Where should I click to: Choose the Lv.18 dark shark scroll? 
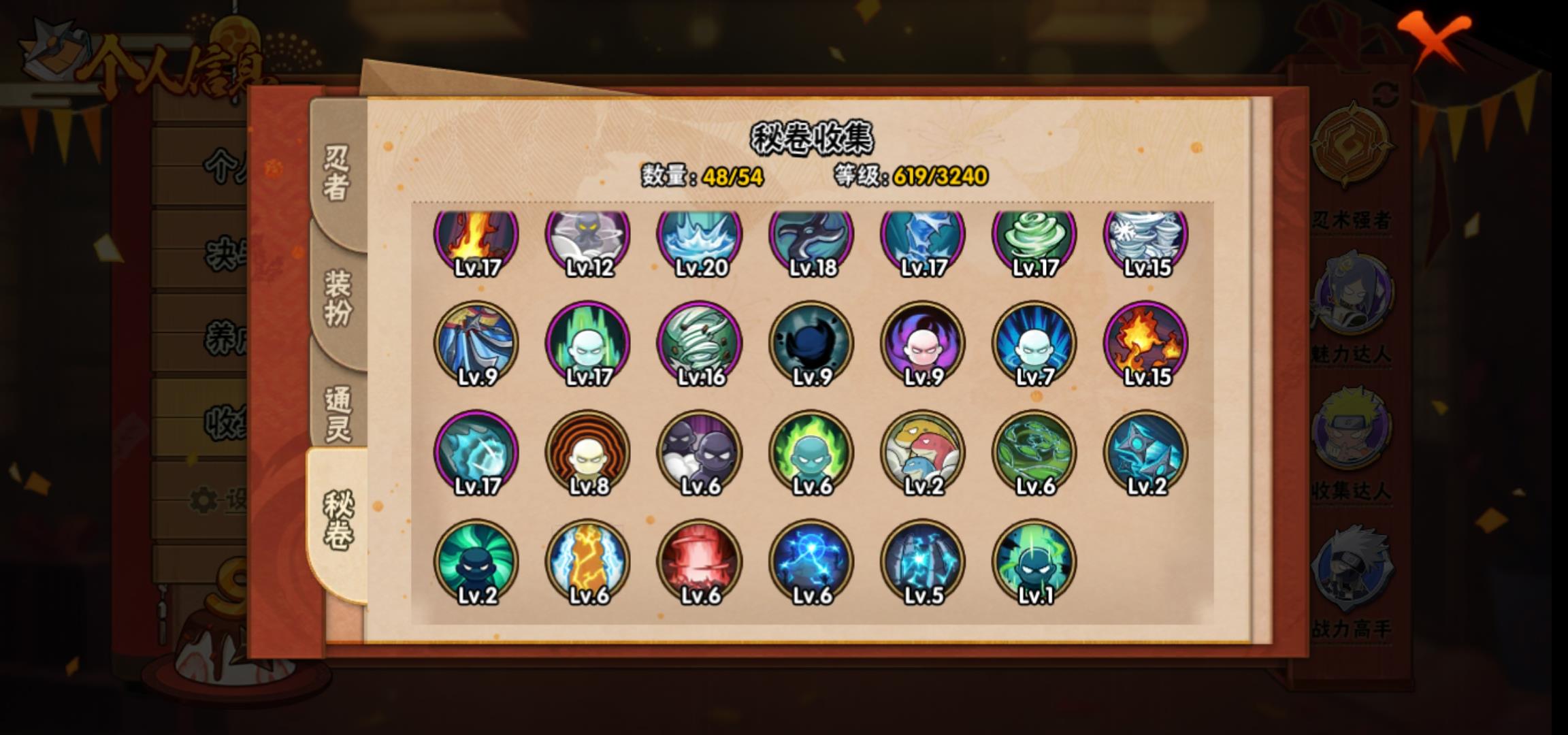coord(811,238)
